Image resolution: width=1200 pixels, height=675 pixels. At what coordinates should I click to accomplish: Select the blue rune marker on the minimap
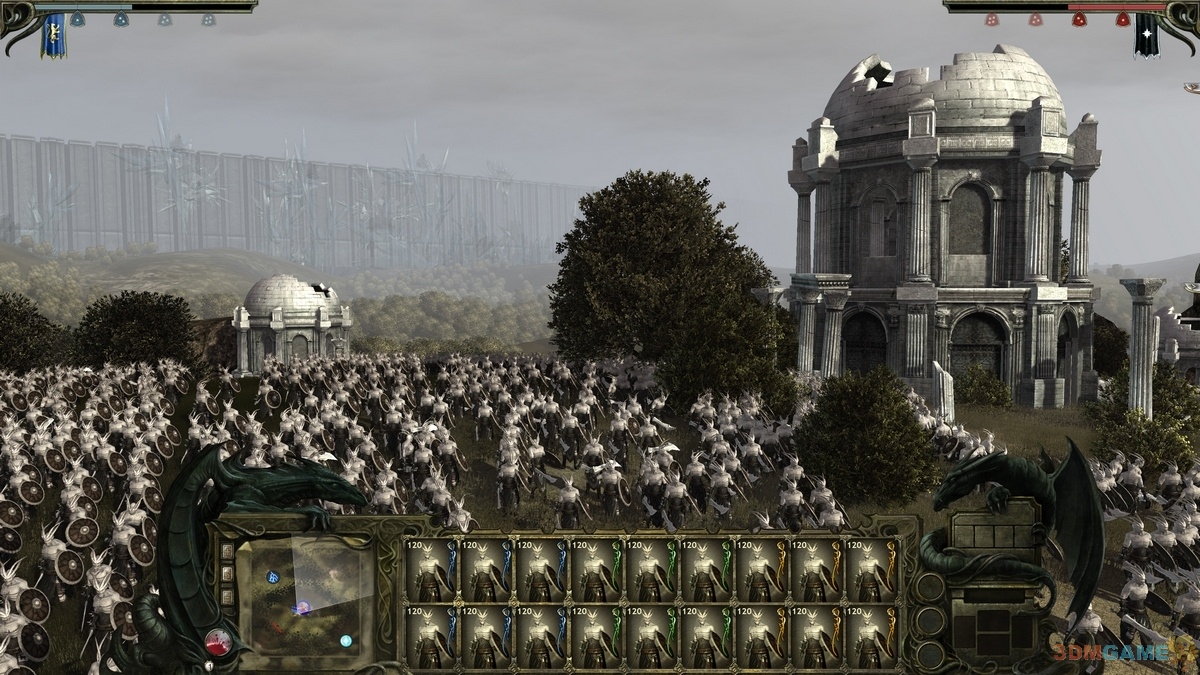272,577
